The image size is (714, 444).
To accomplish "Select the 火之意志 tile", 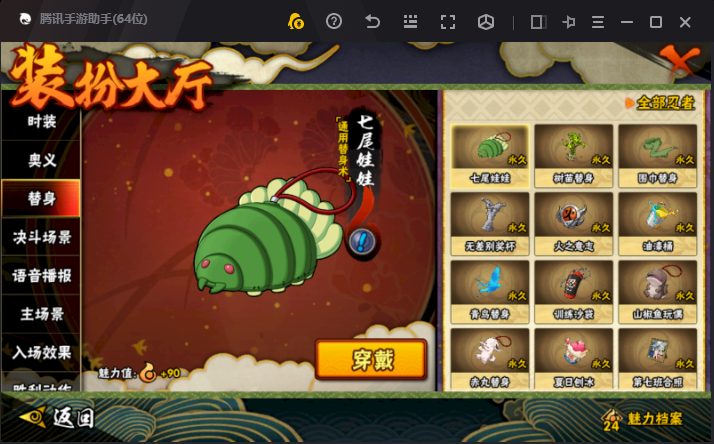I will coord(574,221).
